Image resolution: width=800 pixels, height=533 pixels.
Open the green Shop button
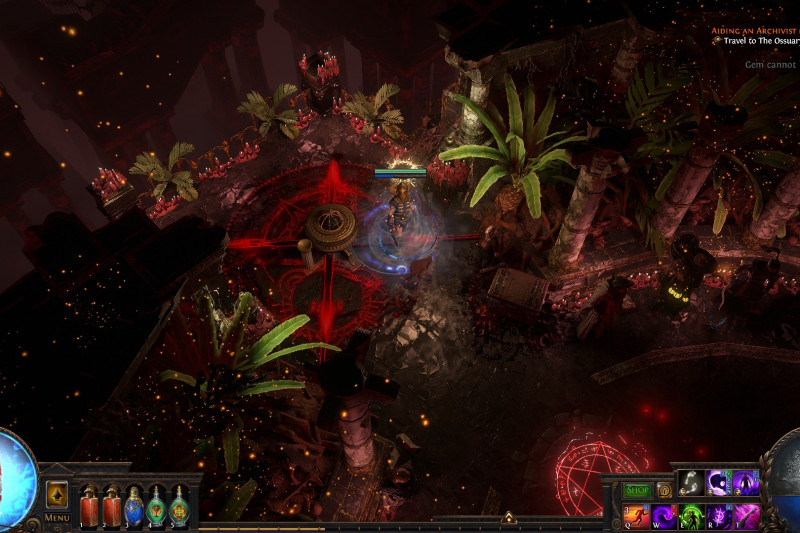coord(637,490)
